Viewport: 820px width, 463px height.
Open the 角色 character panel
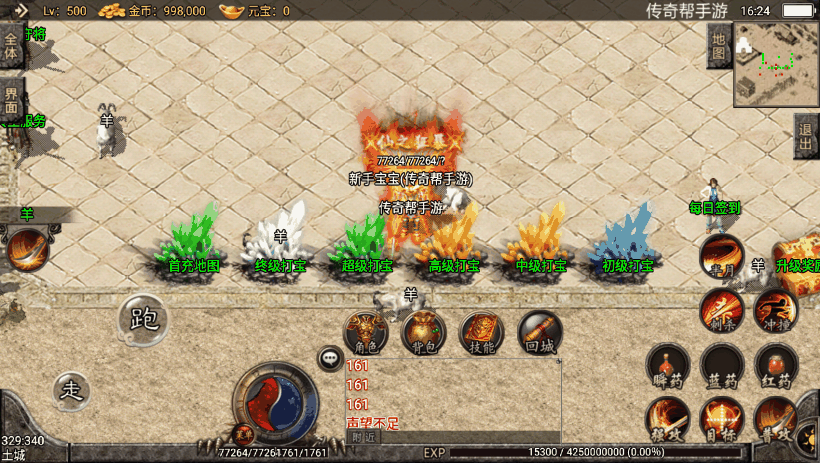click(x=366, y=332)
